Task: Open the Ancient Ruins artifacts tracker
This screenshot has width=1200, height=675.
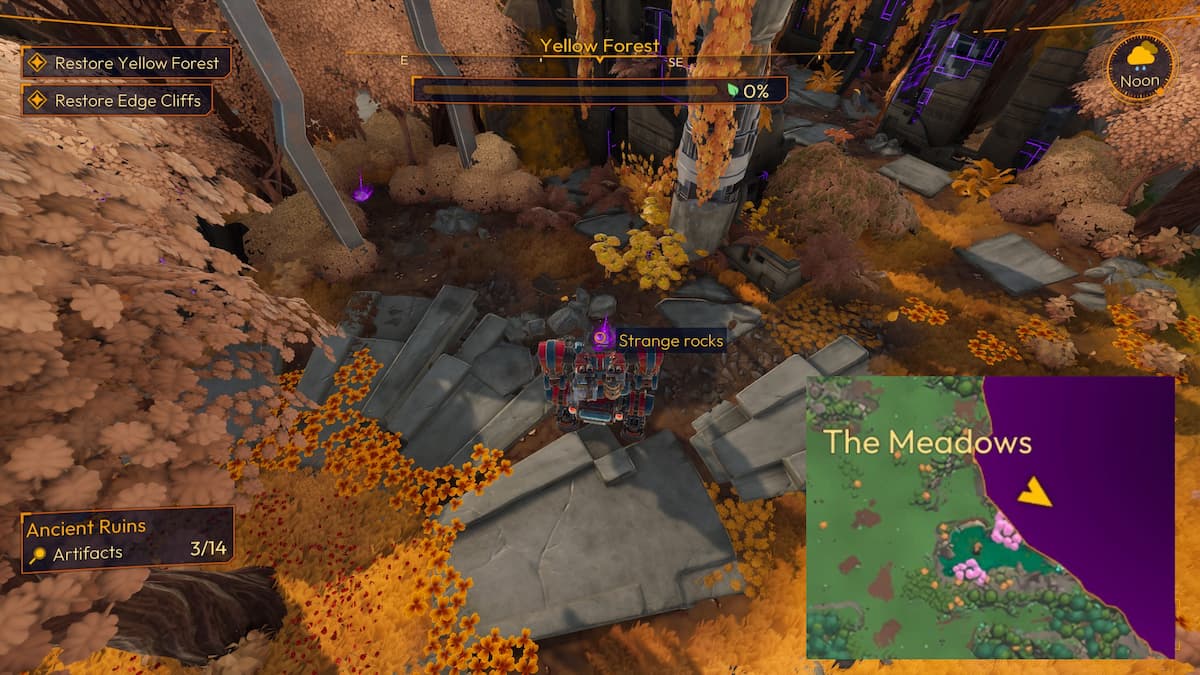Action: [126, 540]
